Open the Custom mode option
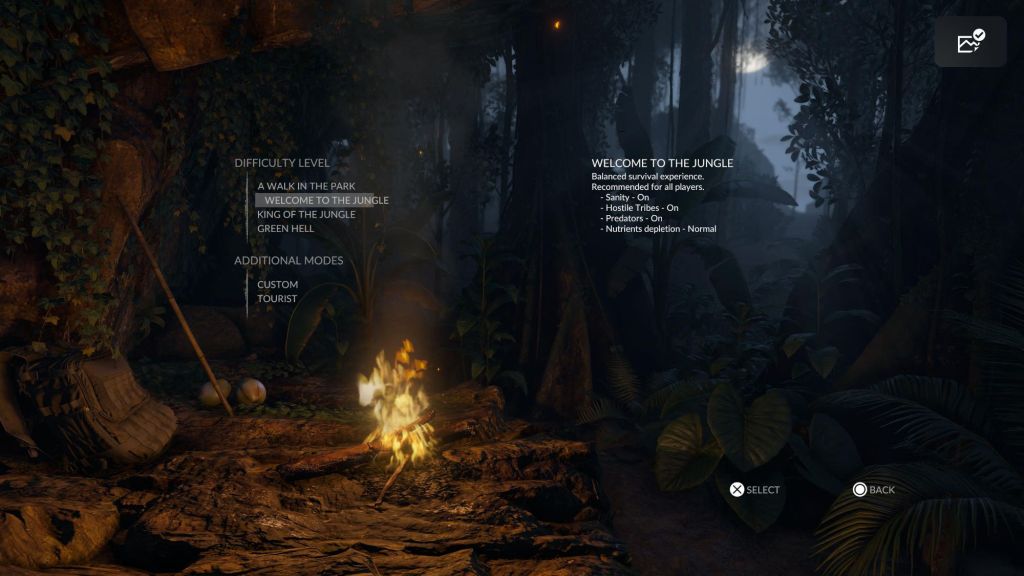1024x576 pixels. tap(277, 285)
